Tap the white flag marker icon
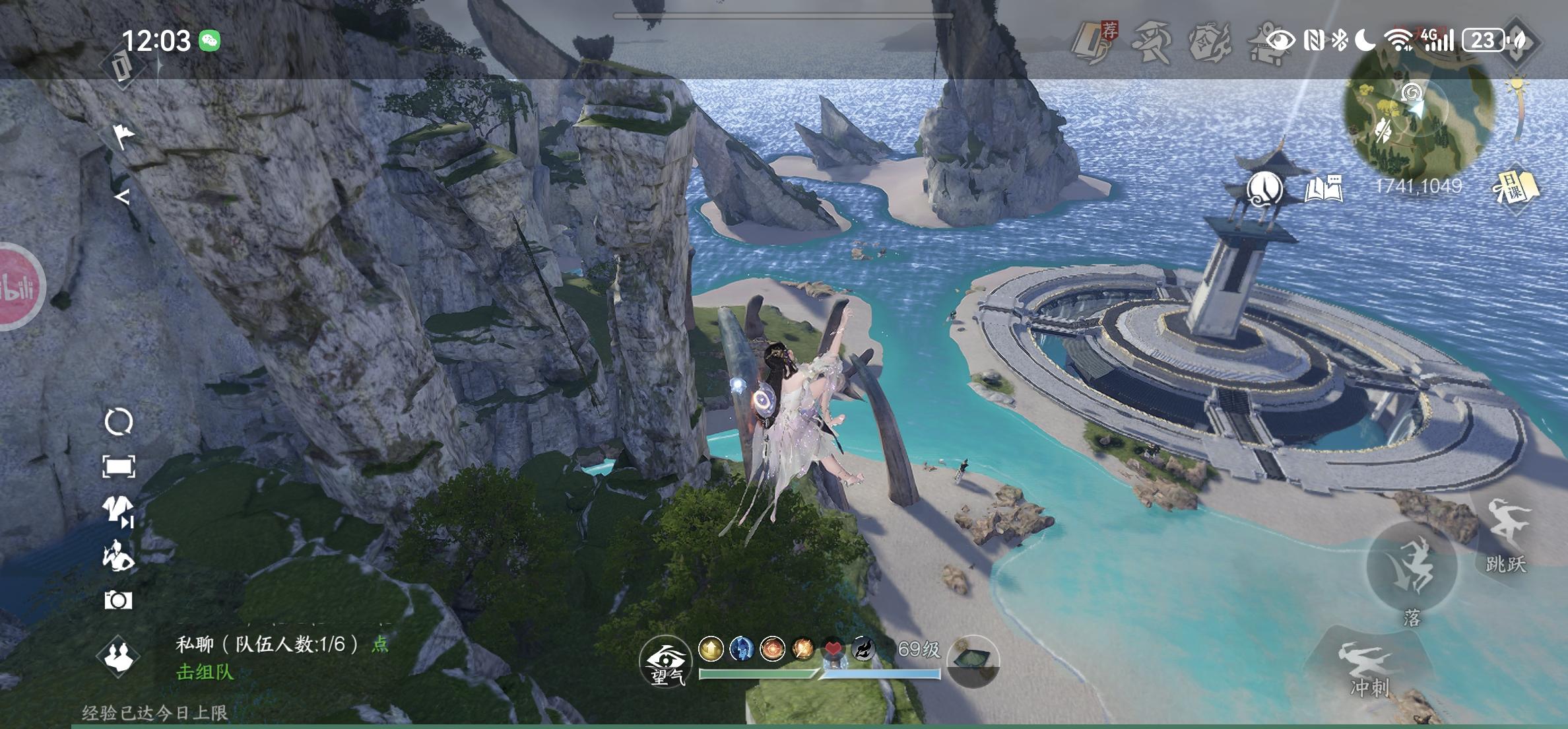The height and width of the screenshot is (729, 1568). click(x=122, y=136)
